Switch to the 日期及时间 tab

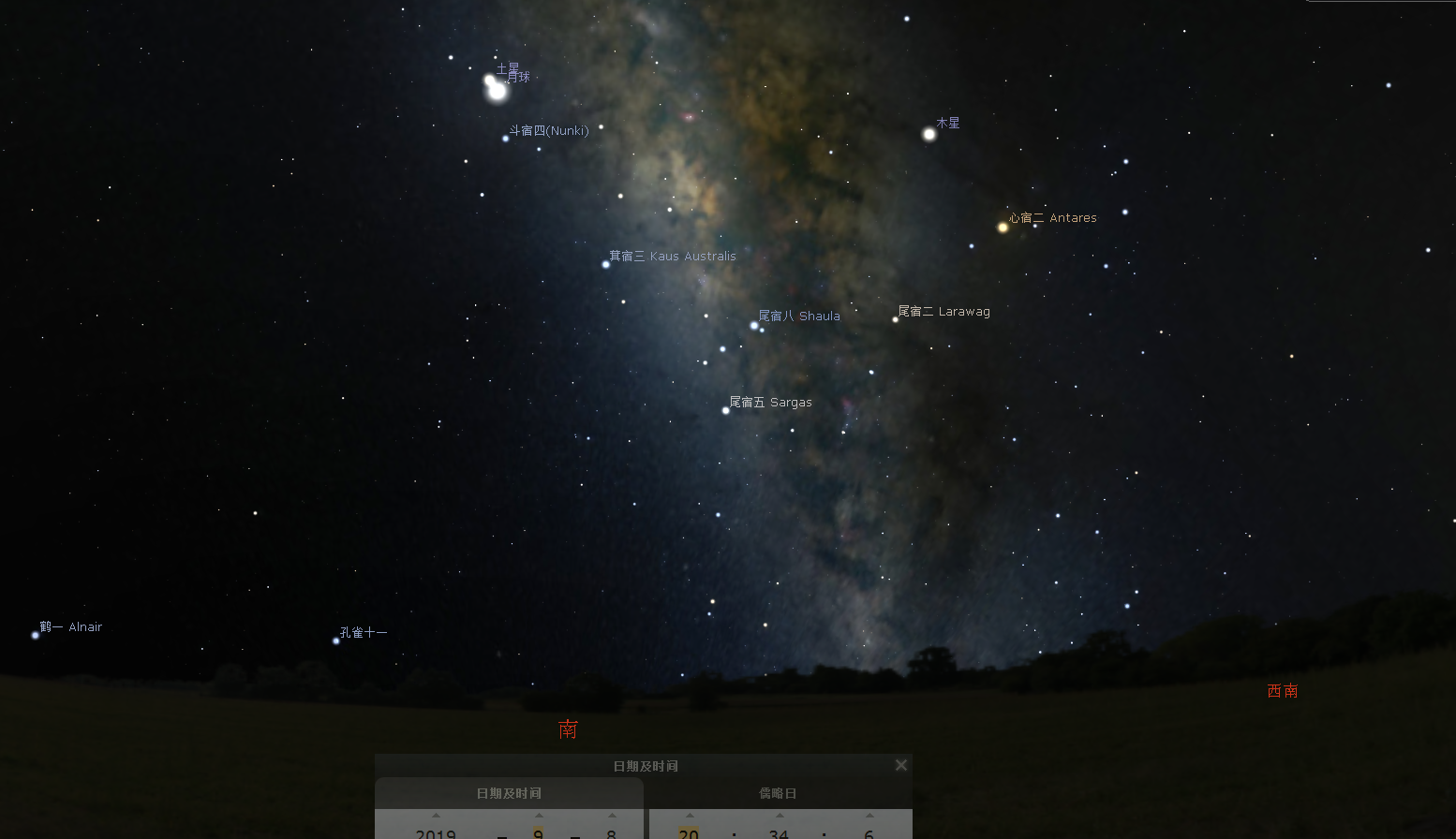pyautogui.click(x=509, y=792)
